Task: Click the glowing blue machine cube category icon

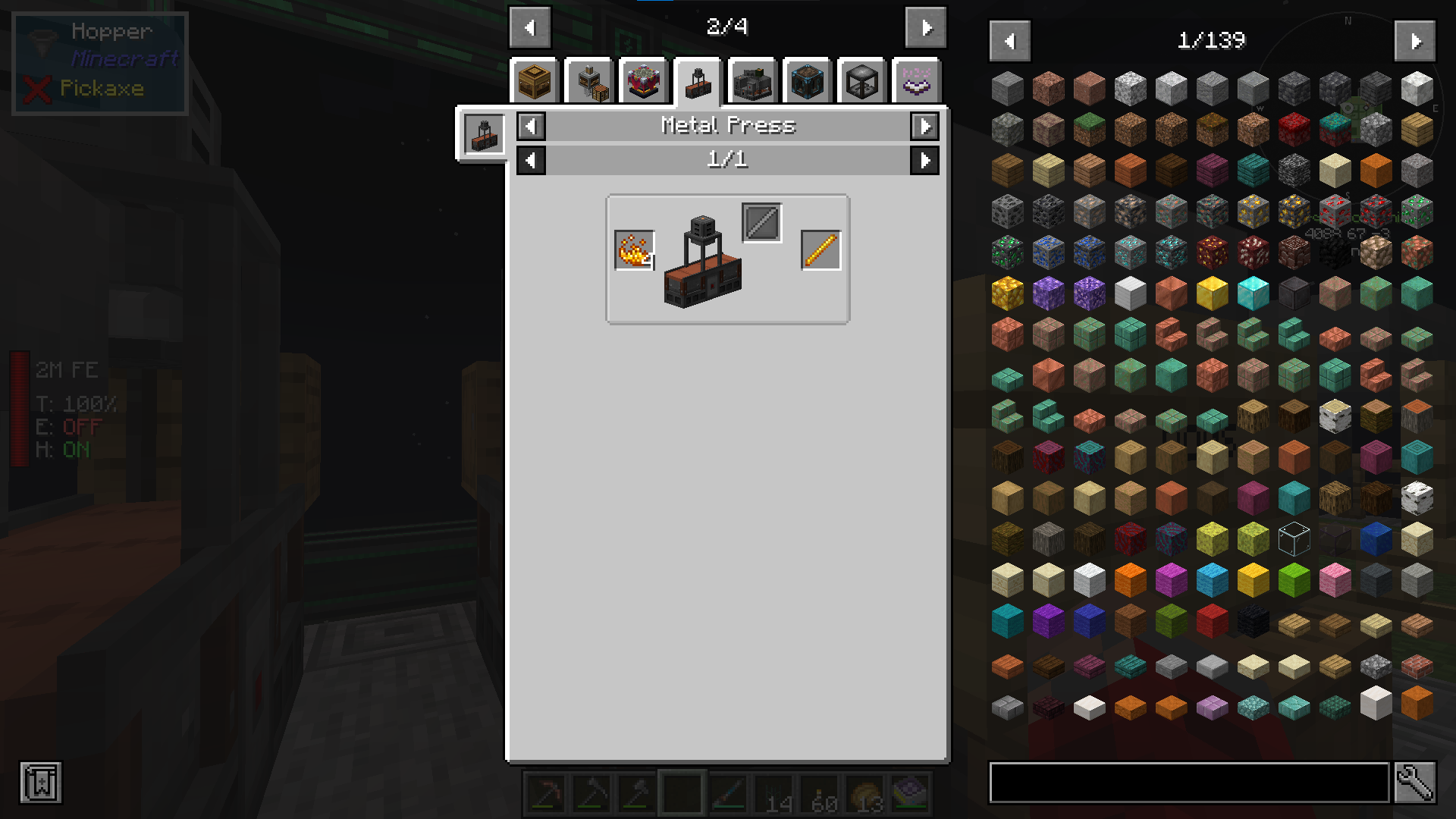Action: (806, 82)
